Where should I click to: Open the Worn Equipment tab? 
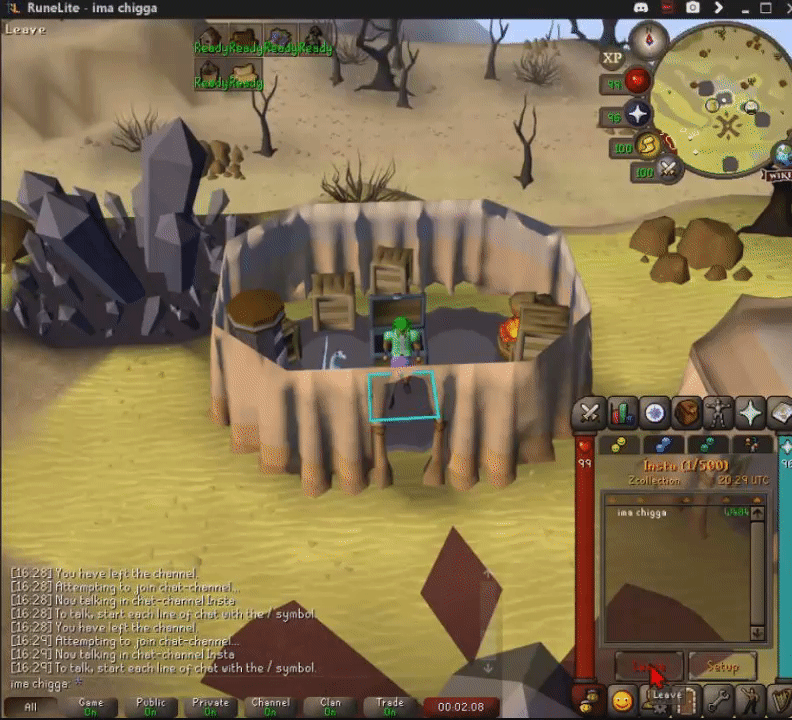(x=719, y=412)
